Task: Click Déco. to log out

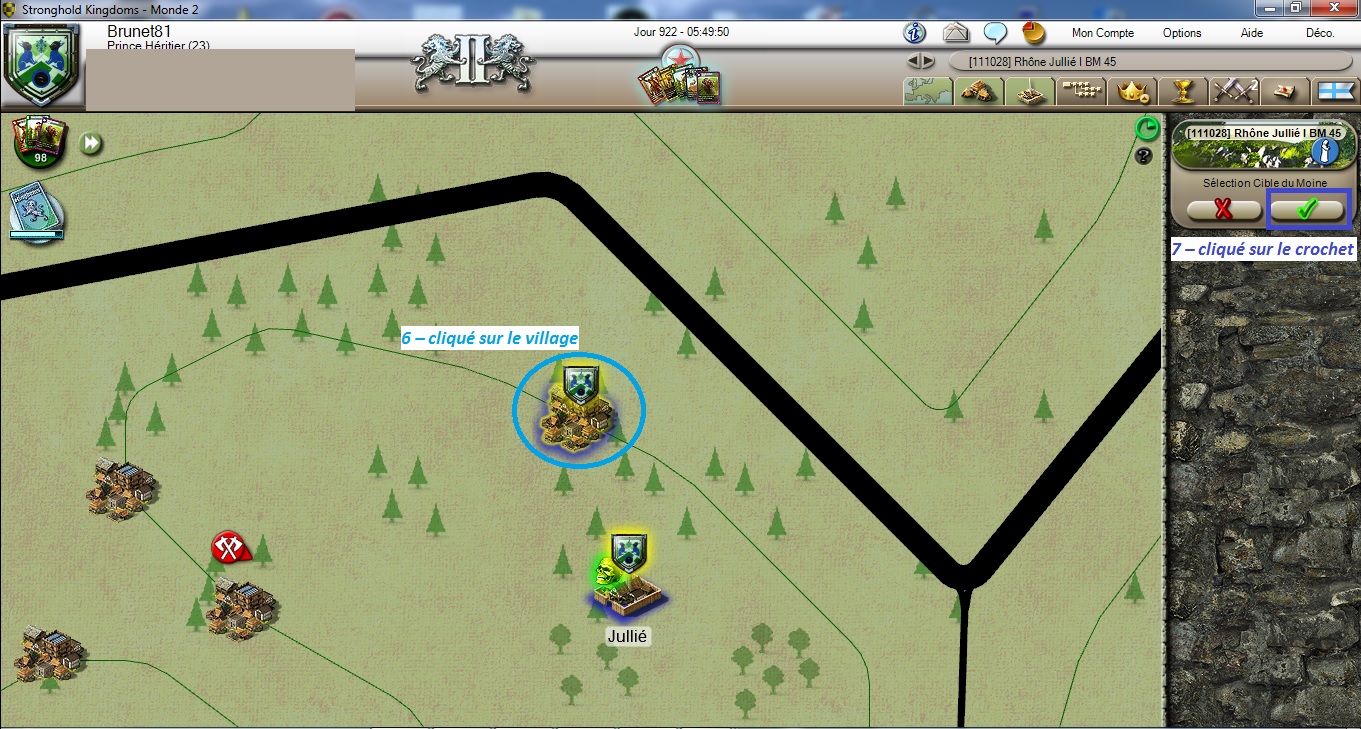Action: [1320, 33]
